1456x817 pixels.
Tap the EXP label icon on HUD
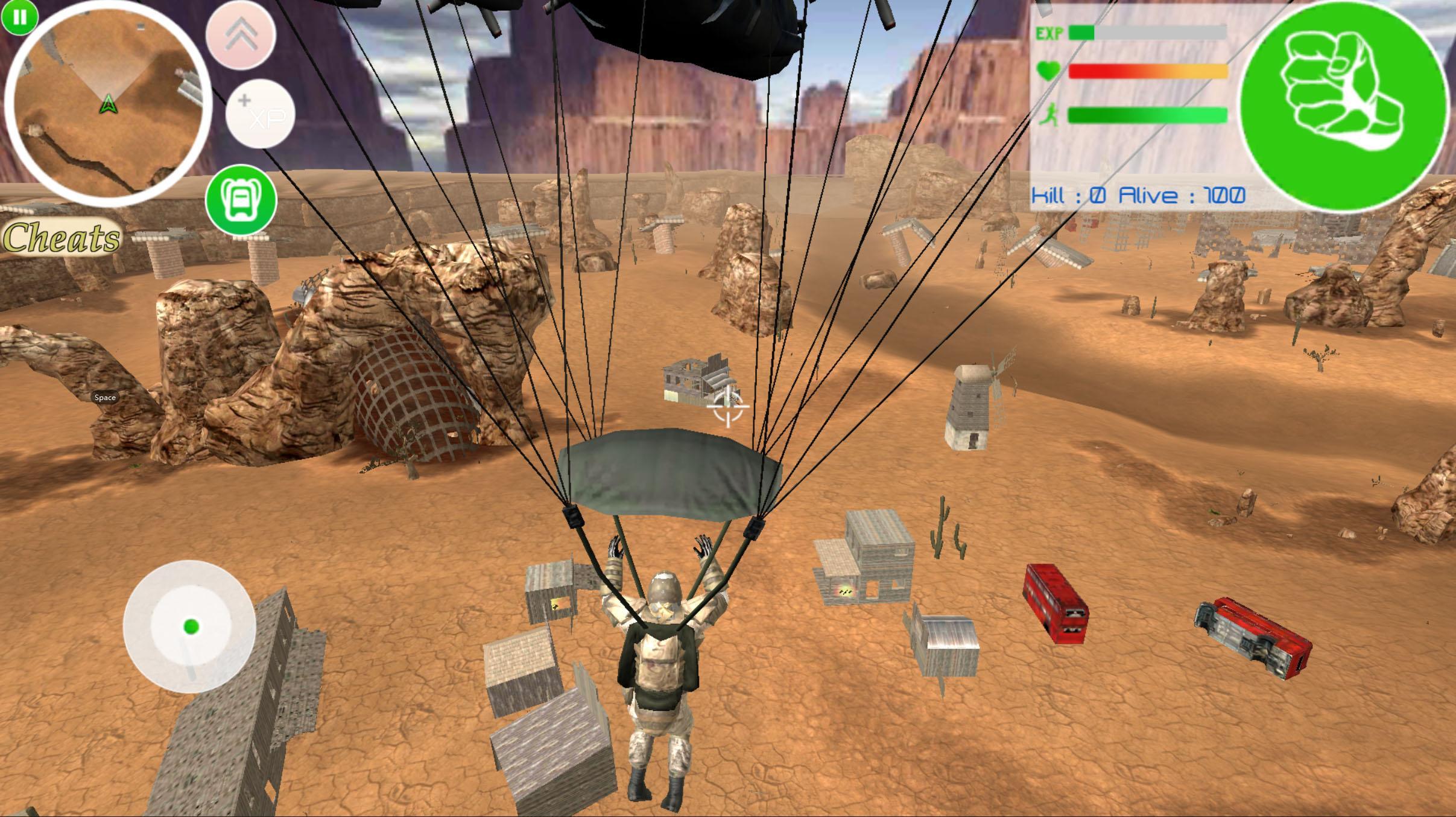coord(1049,33)
